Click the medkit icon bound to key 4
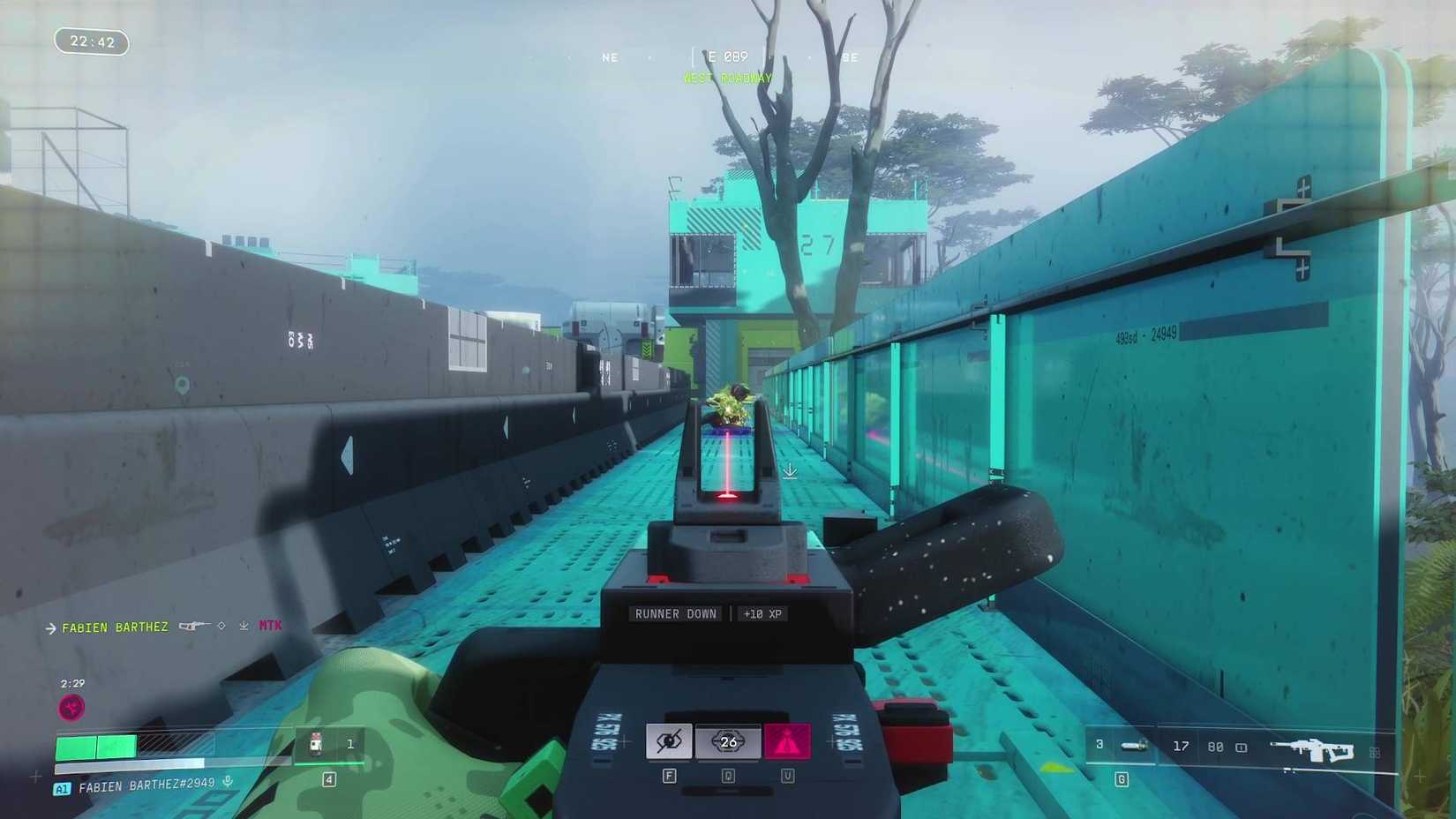The image size is (1456, 819). [315, 745]
